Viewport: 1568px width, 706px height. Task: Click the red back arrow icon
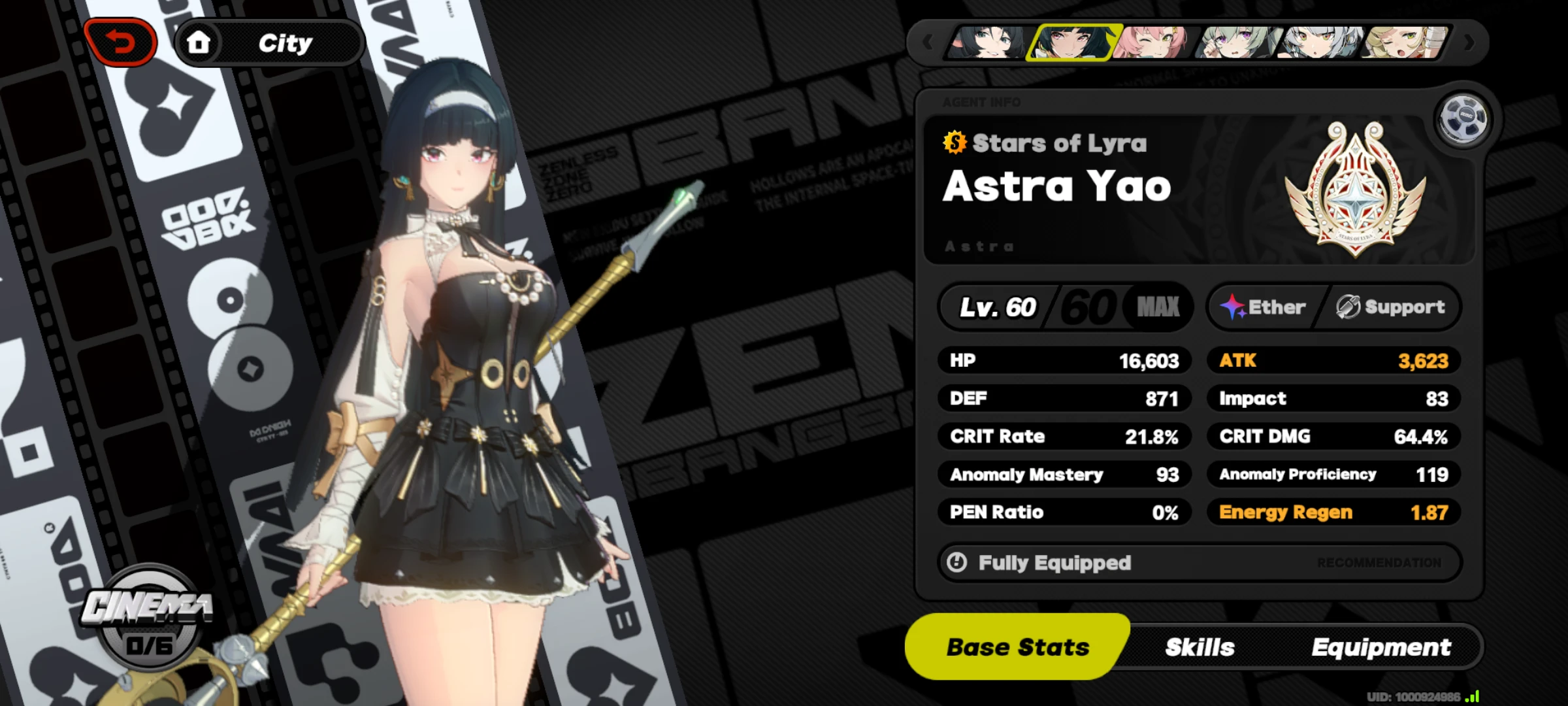click(x=121, y=41)
